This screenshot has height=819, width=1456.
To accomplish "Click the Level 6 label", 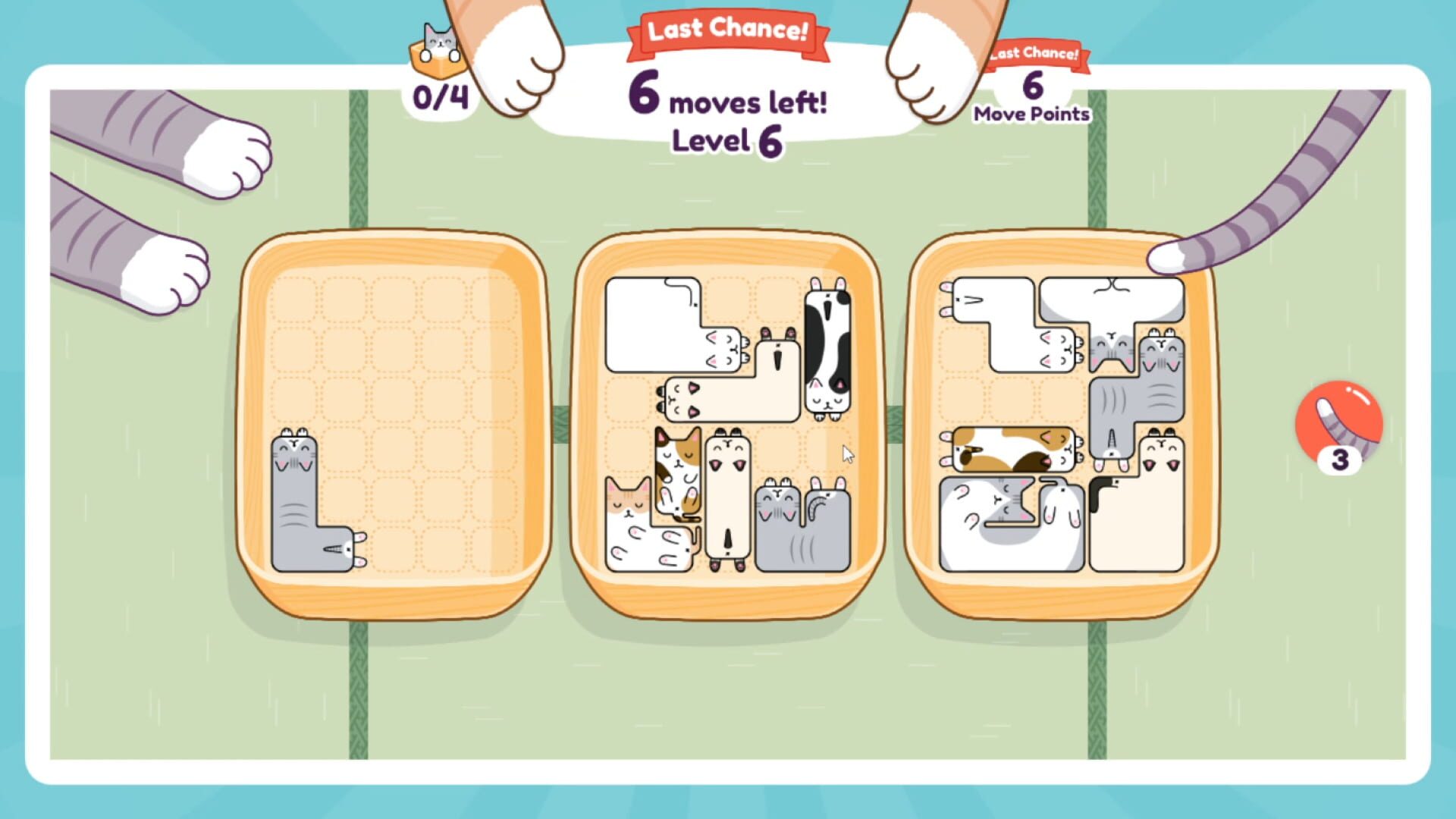I will click(x=730, y=141).
